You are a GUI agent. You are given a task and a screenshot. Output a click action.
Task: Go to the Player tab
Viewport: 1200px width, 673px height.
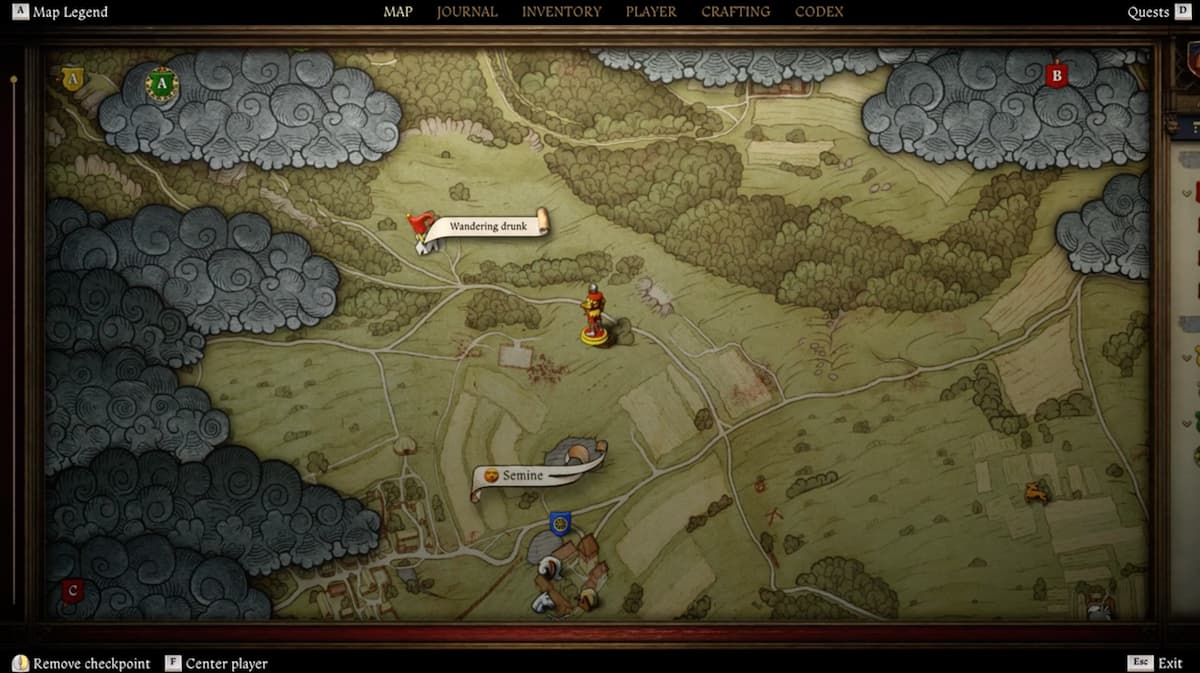[651, 12]
